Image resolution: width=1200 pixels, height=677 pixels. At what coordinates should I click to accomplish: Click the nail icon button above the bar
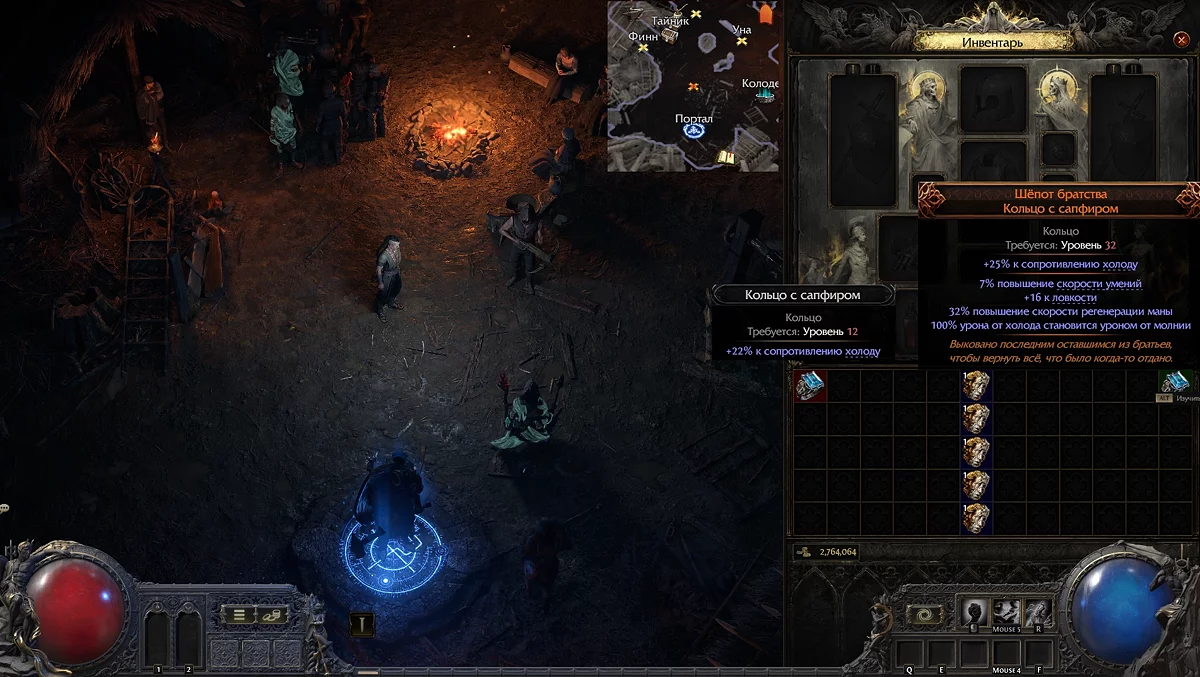point(361,624)
